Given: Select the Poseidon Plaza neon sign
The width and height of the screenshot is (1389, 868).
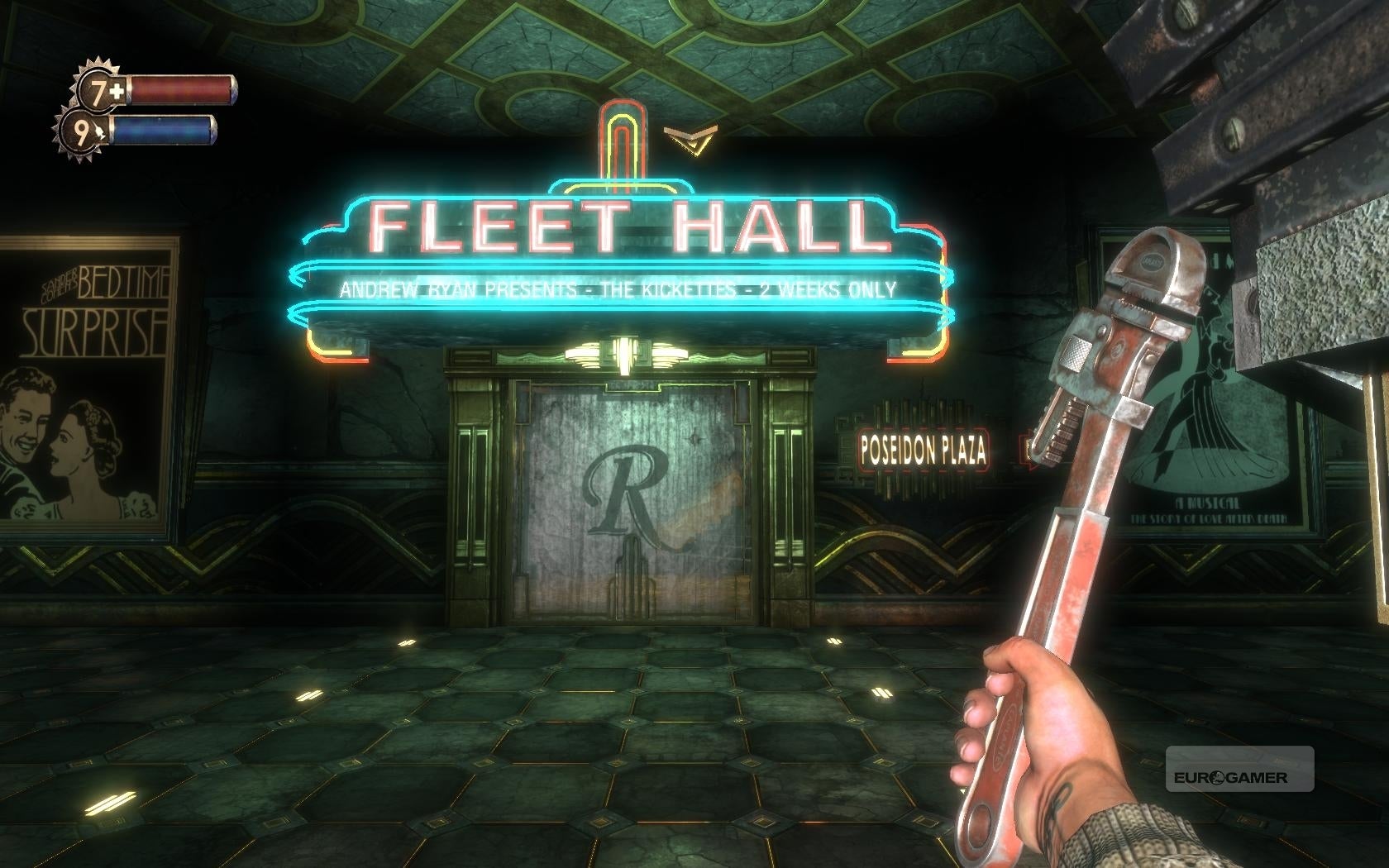Looking at the screenshot, I should click(924, 450).
